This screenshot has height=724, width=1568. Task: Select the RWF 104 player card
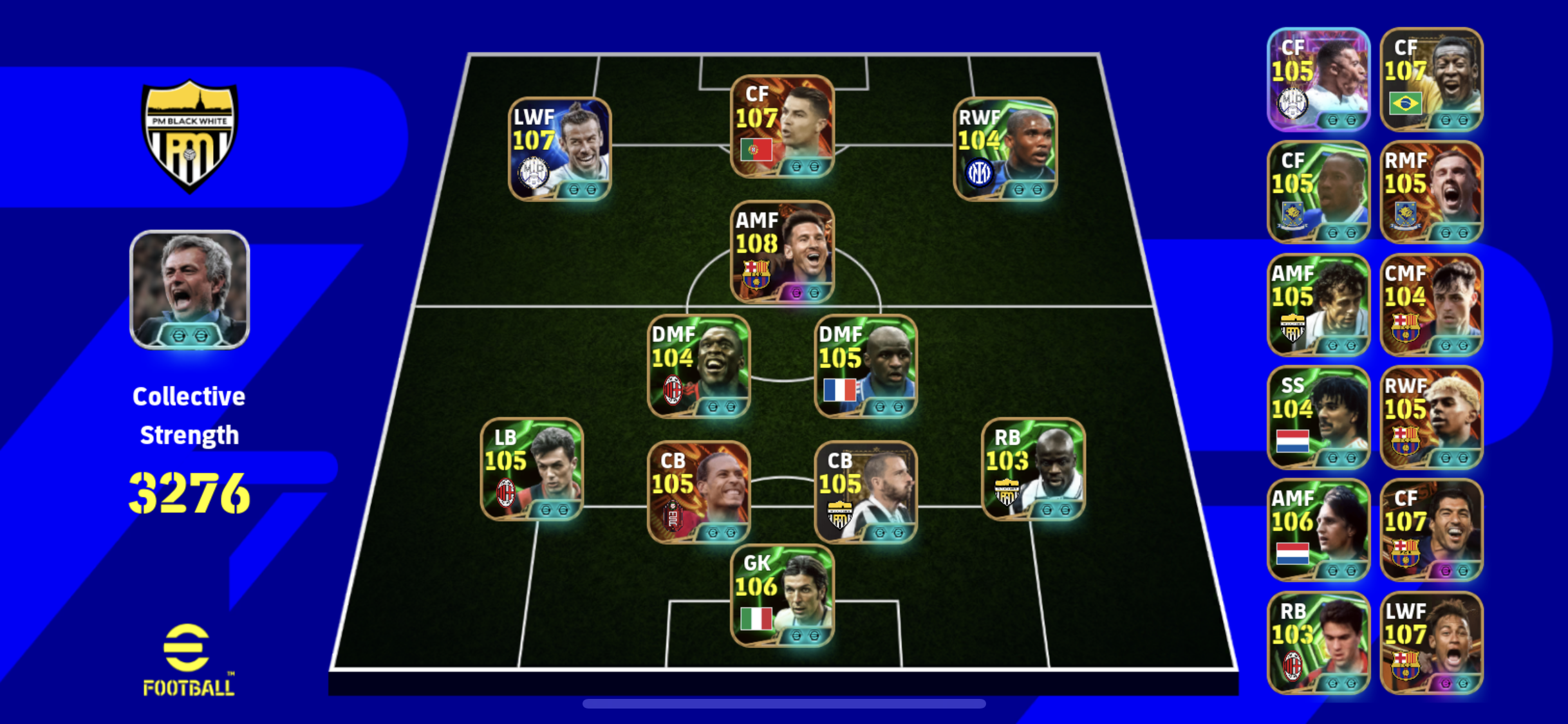[1005, 149]
